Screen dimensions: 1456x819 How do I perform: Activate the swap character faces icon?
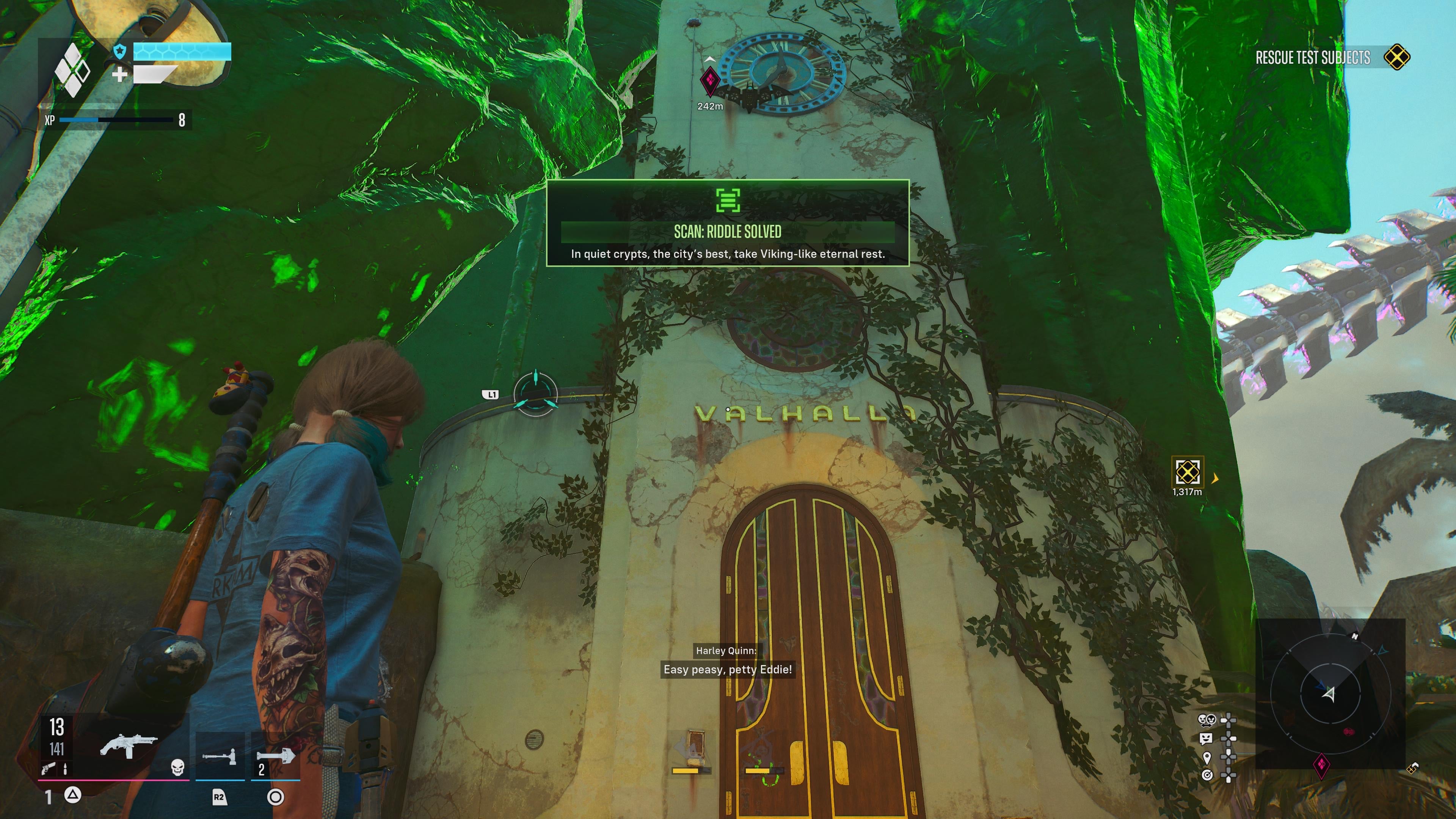click(1207, 720)
